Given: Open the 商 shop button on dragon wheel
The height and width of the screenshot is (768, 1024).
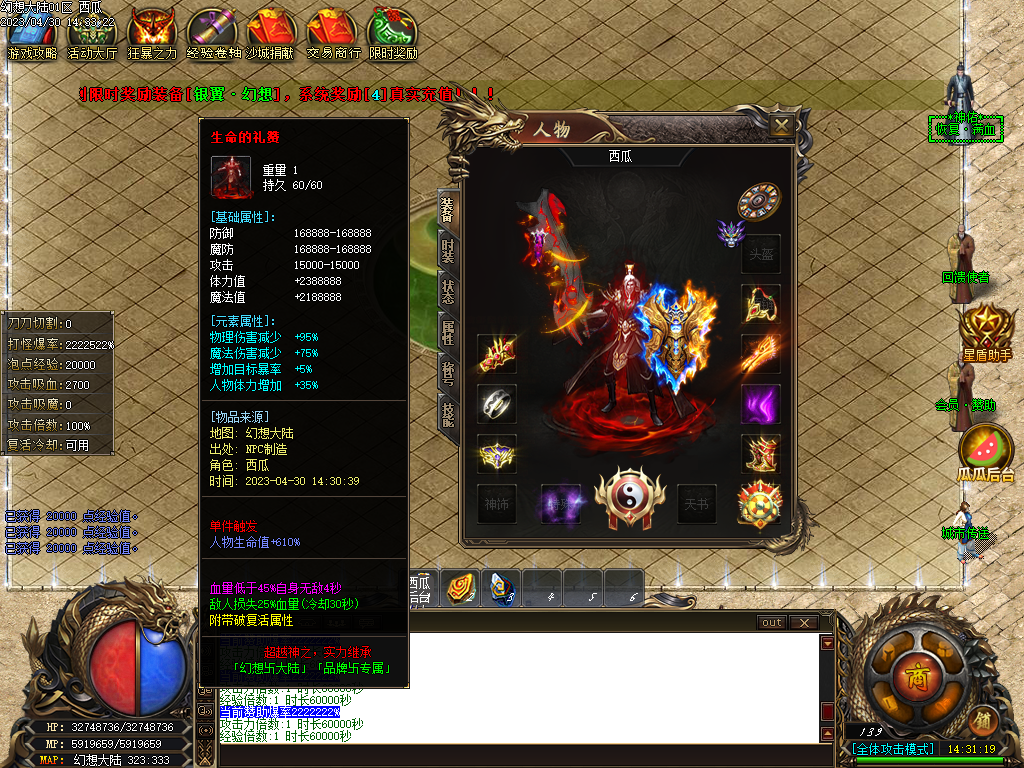Looking at the screenshot, I should [917, 678].
